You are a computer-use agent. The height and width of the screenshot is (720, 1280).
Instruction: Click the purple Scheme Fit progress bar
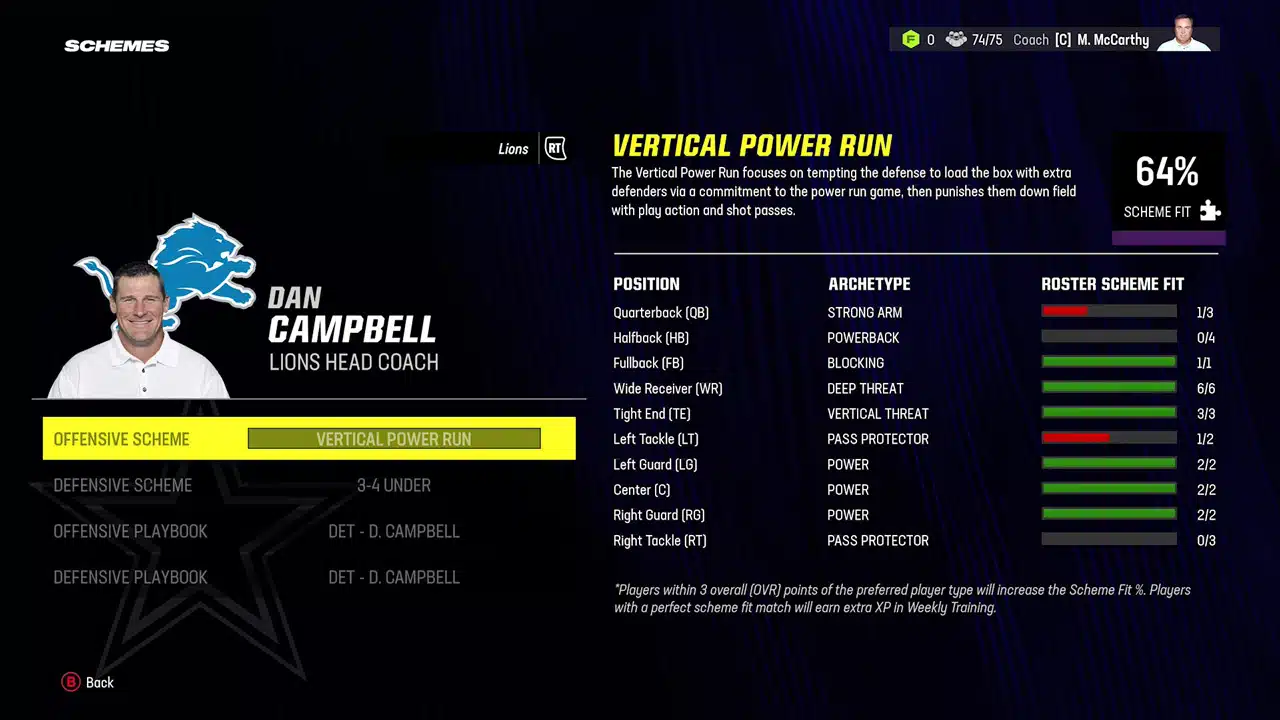click(1168, 238)
